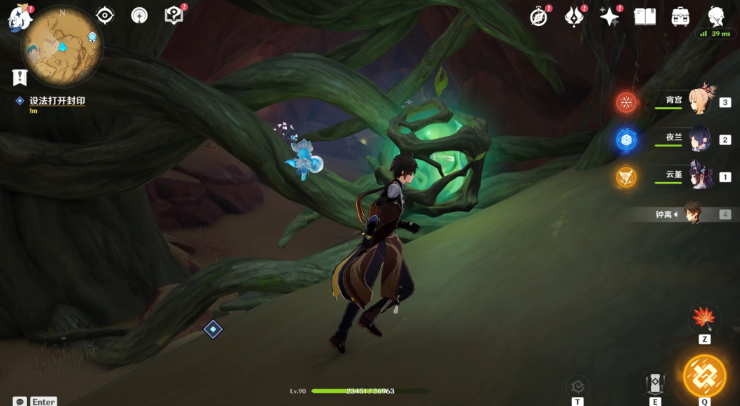Switch to party member 夜兰
740x406 pixels.
pos(702,139)
